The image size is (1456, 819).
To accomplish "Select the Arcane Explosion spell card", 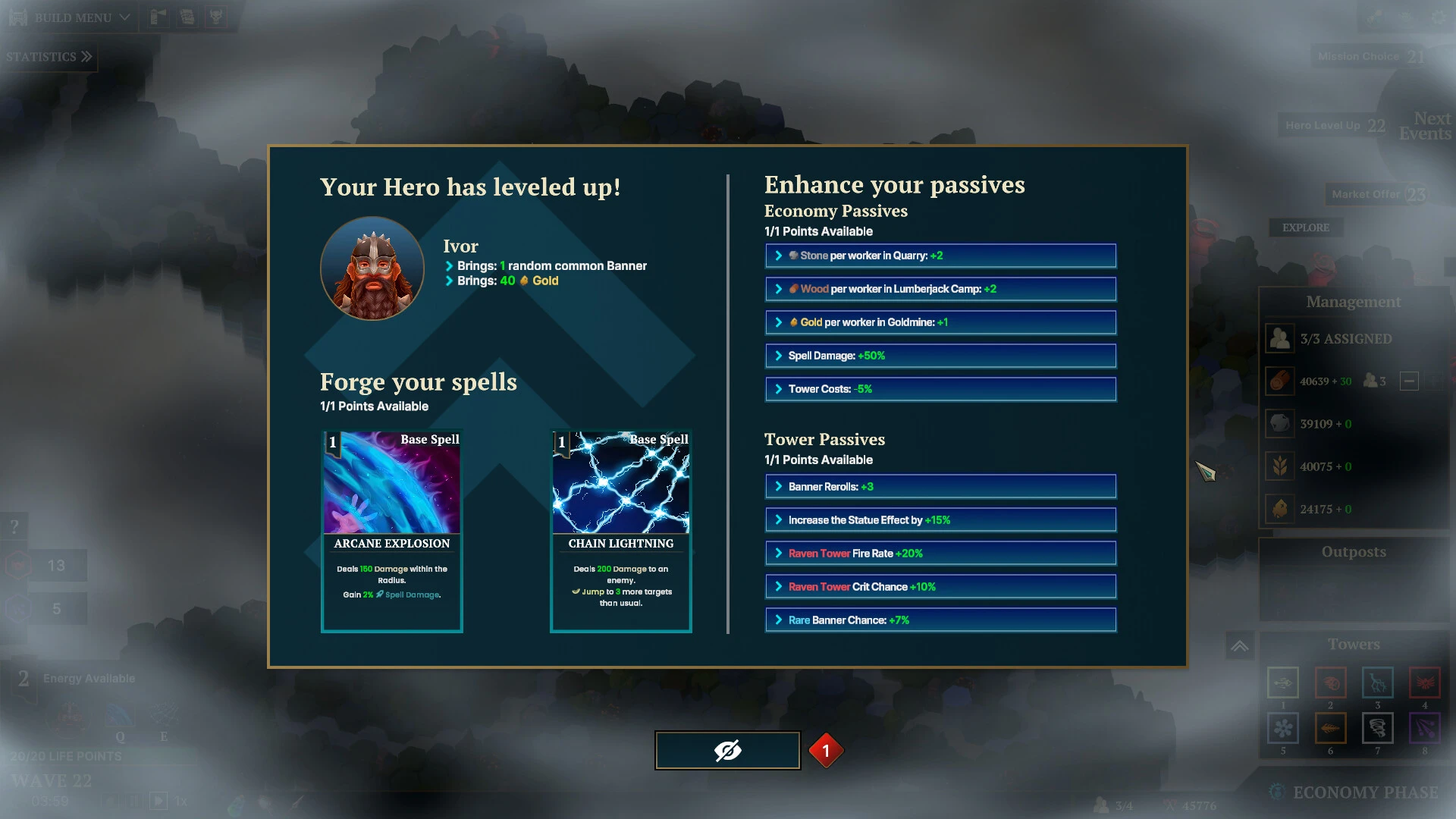I will 391,531.
